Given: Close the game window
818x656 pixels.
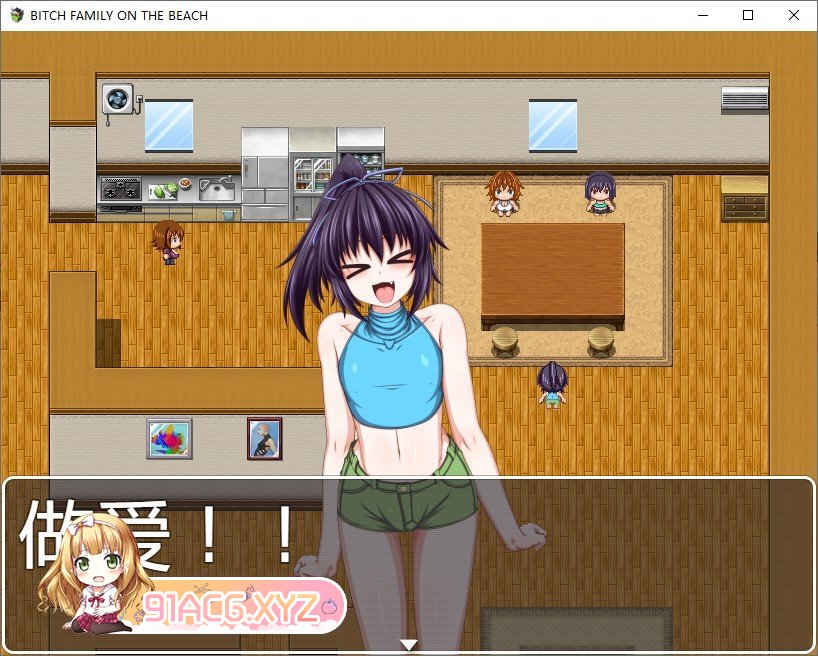Looking at the screenshot, I should pos(794,15).
